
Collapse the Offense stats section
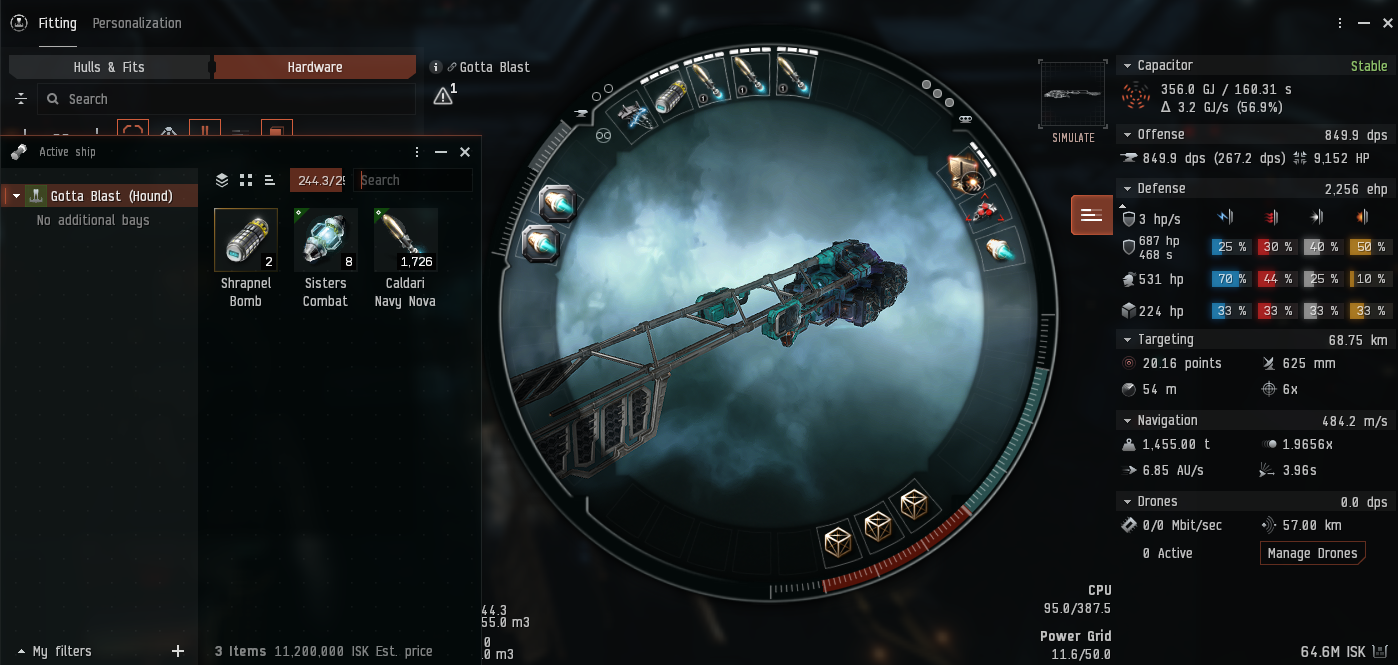[1127, 134]
